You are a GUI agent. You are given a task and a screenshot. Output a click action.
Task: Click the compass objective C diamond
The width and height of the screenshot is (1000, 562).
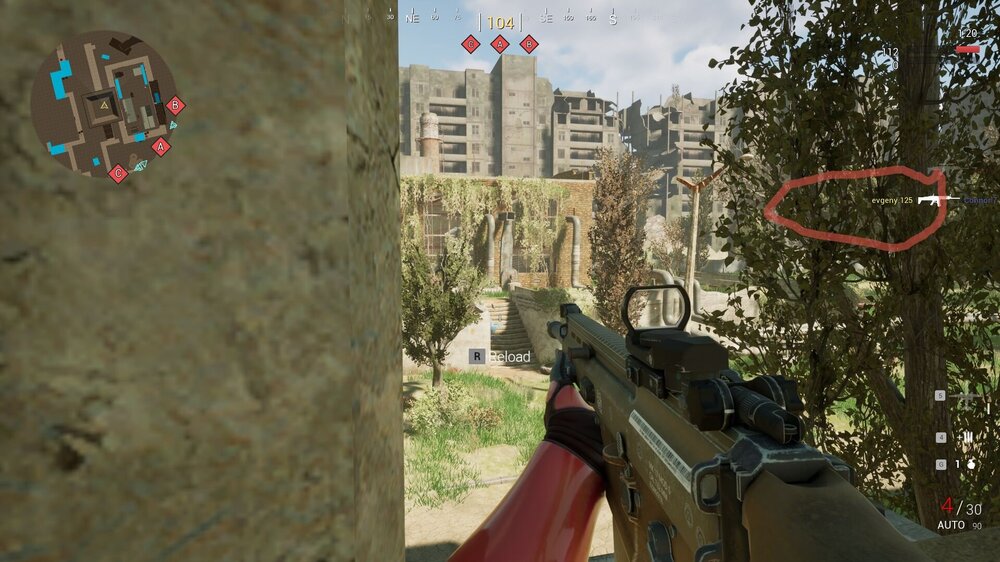pyautogui.click(x=470, y=43)
